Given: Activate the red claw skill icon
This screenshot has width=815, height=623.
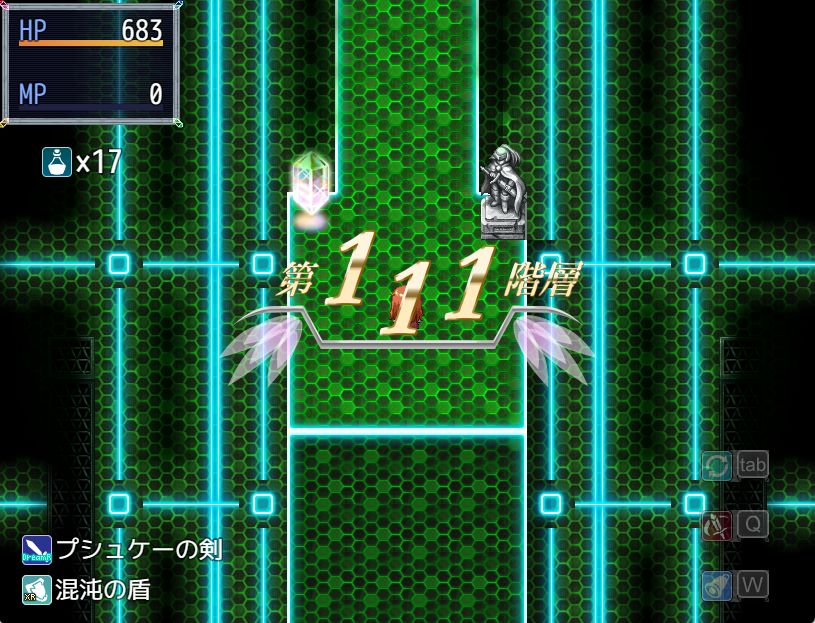Looking at the screenshot, I should pyautogui.click(x=716, y=525).
